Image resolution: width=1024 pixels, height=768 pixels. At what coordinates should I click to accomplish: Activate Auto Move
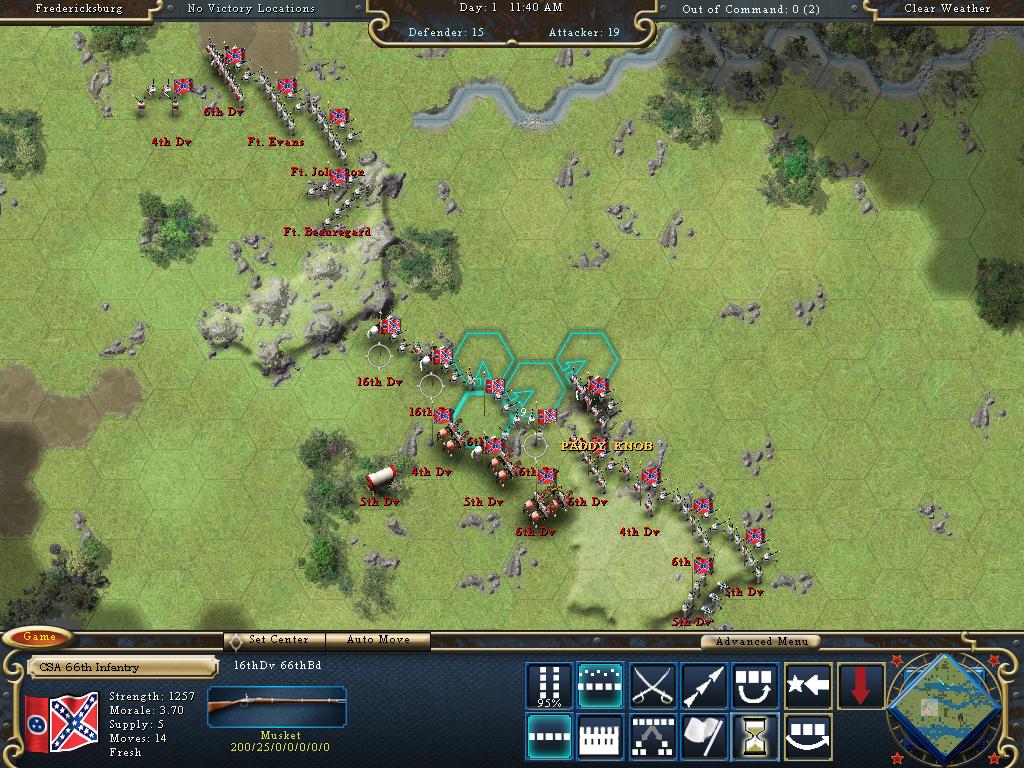point(379,640)
